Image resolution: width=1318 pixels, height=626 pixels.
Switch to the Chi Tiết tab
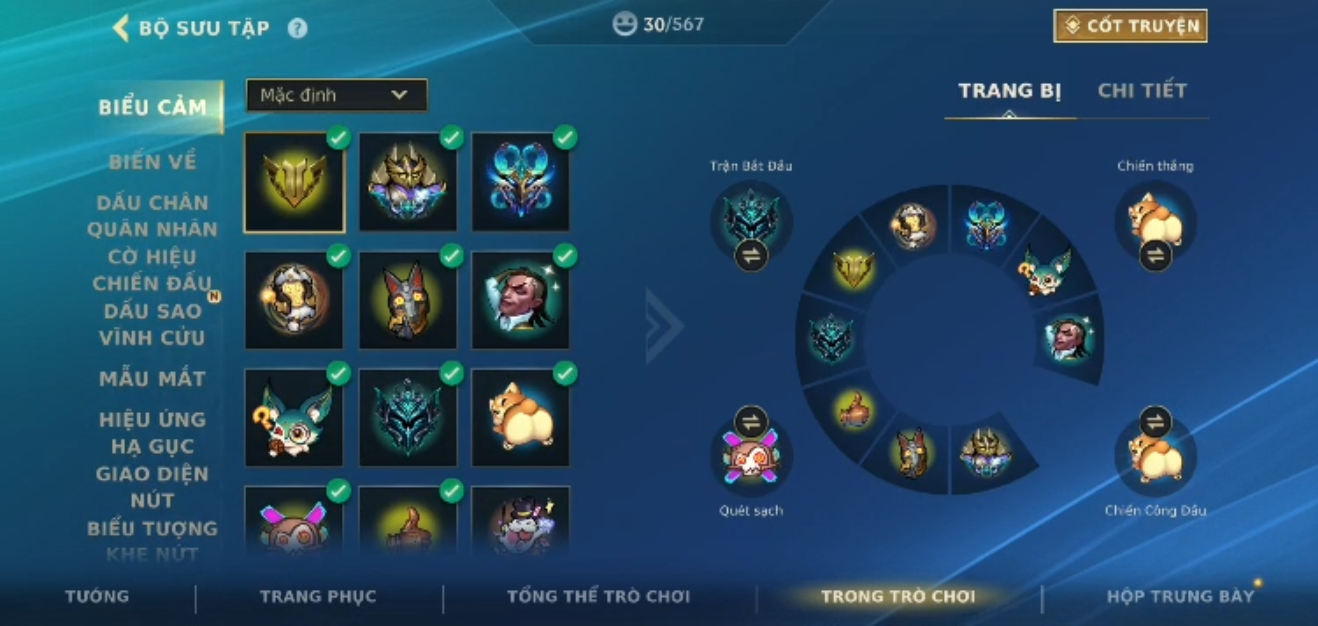pyautogui.click(x=1142, y=91)
